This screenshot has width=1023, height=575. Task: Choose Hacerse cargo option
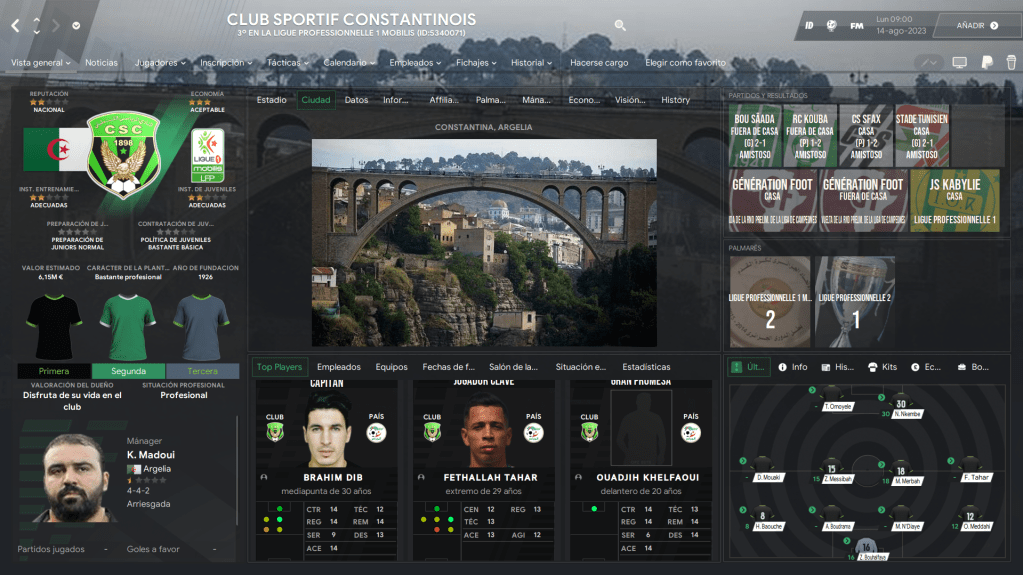pos(599,63)
